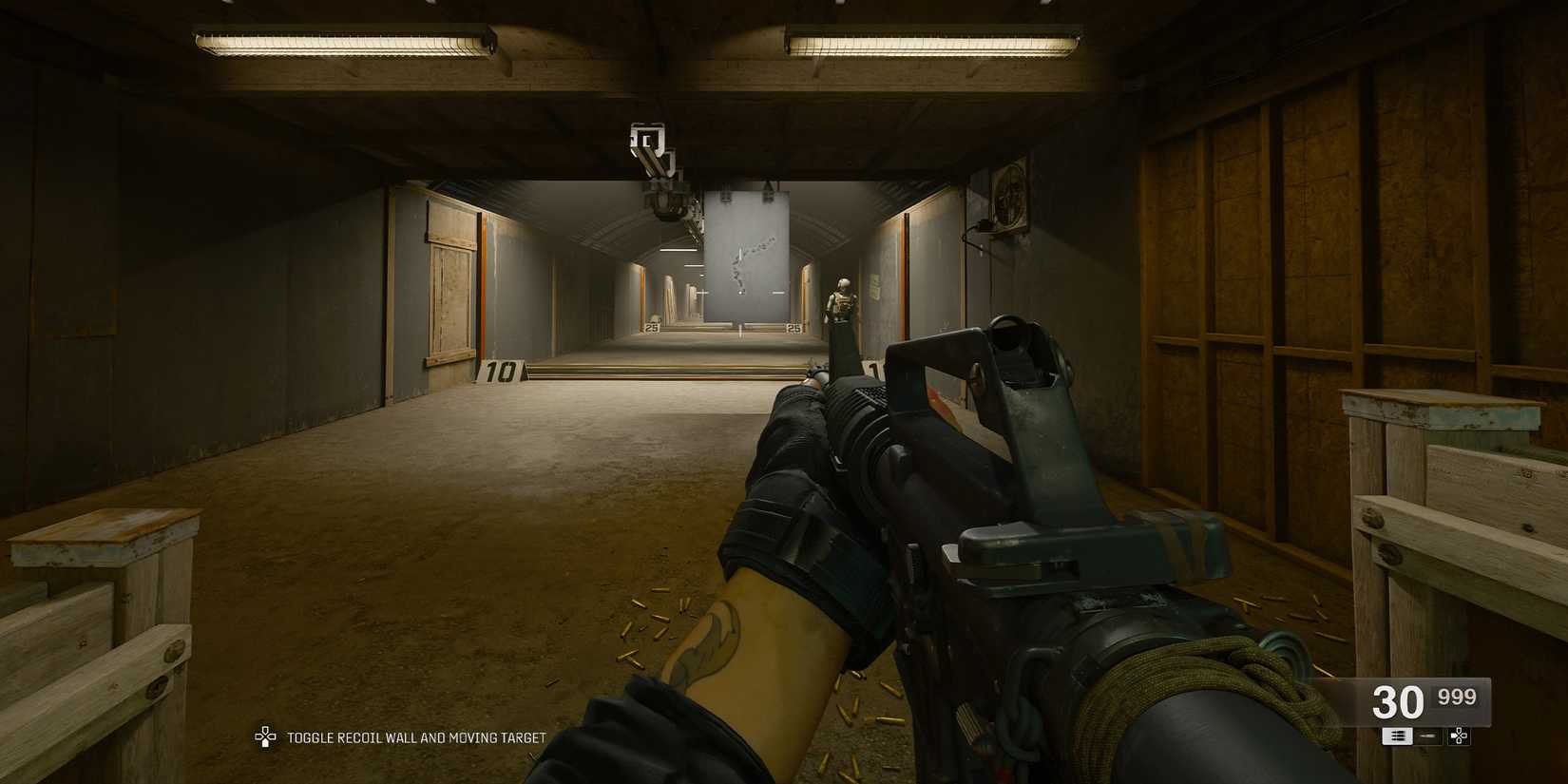
Task: Select the magazine ammo type icon
Action: [x=1397, y=736]
